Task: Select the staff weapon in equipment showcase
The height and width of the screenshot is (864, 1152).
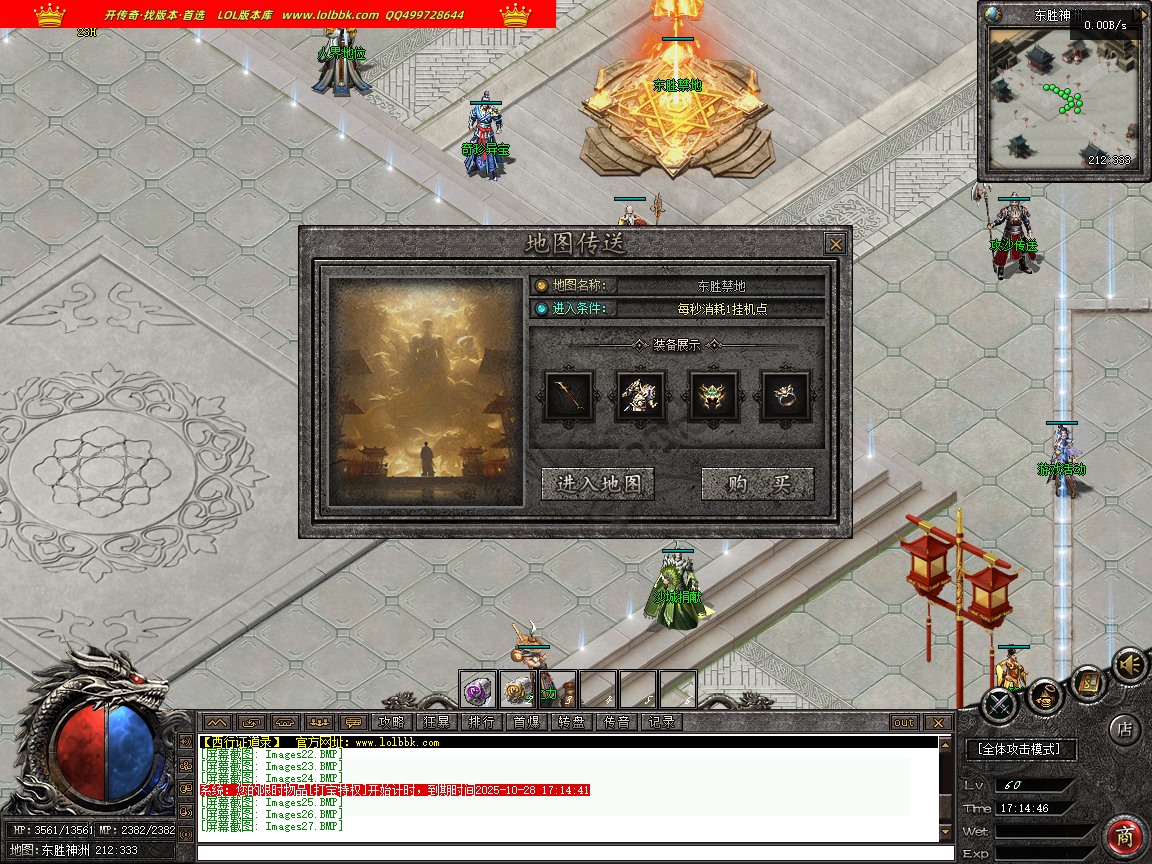Action: coord(569,396)
